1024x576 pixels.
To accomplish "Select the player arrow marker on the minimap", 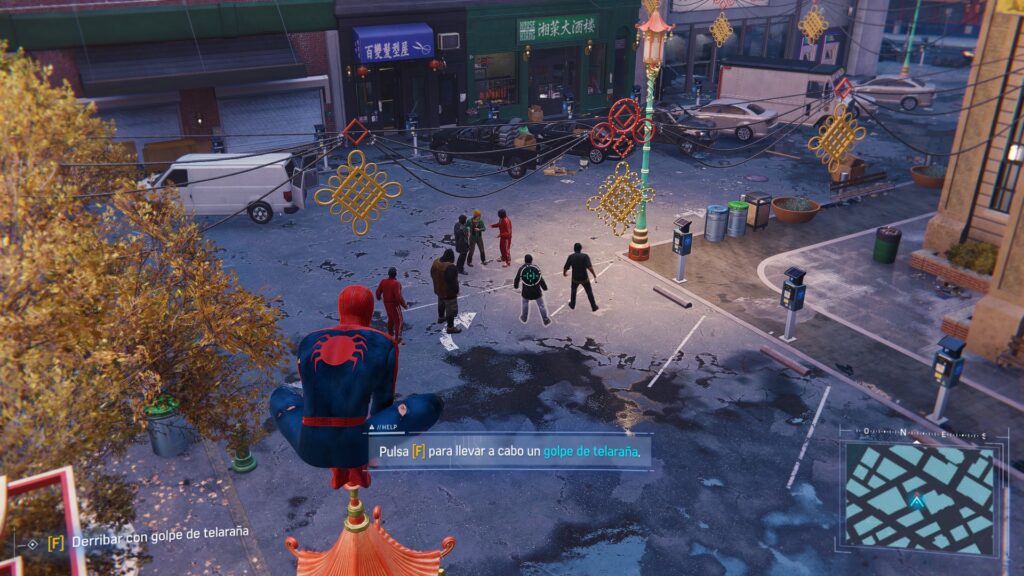I will click(x=917, y=499).
